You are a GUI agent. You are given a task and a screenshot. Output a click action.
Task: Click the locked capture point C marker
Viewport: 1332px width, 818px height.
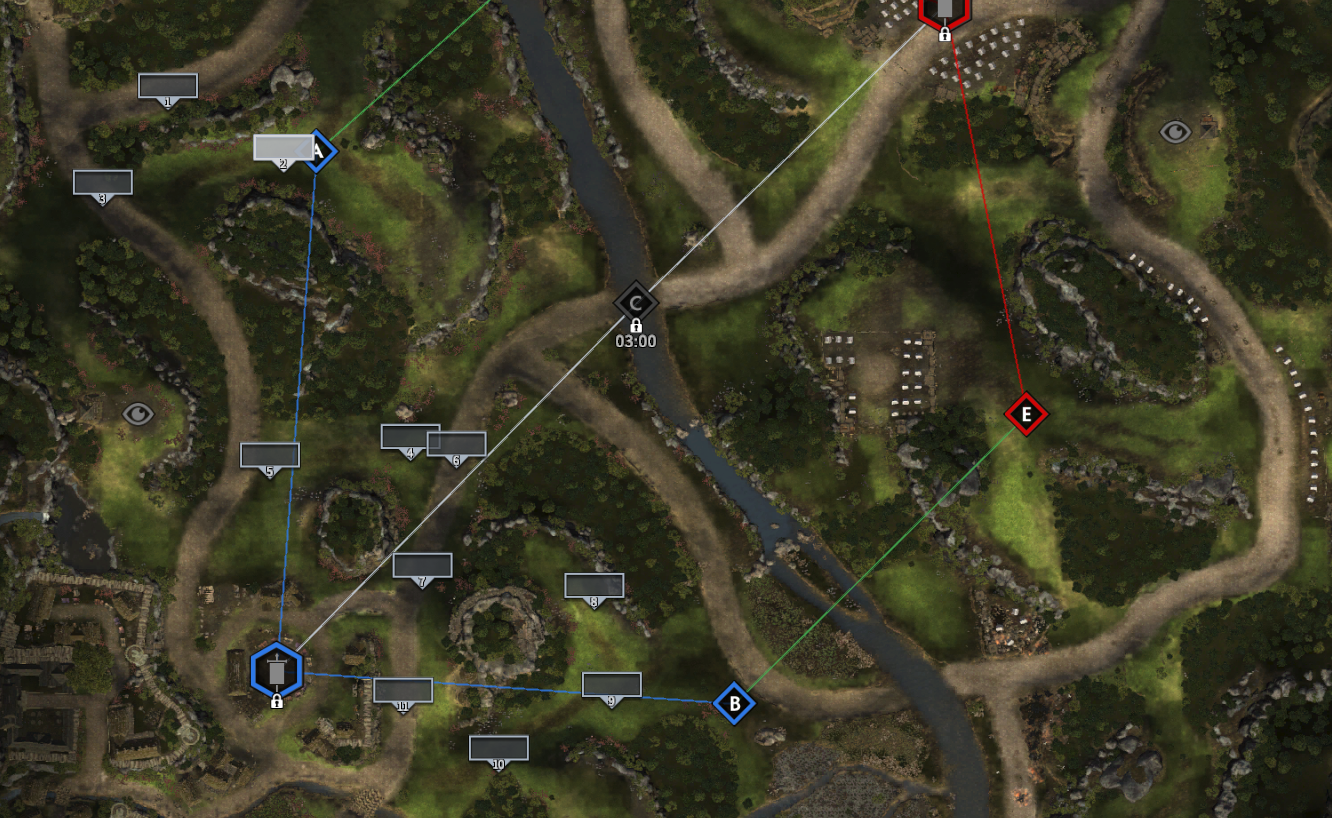click(635, 303)
